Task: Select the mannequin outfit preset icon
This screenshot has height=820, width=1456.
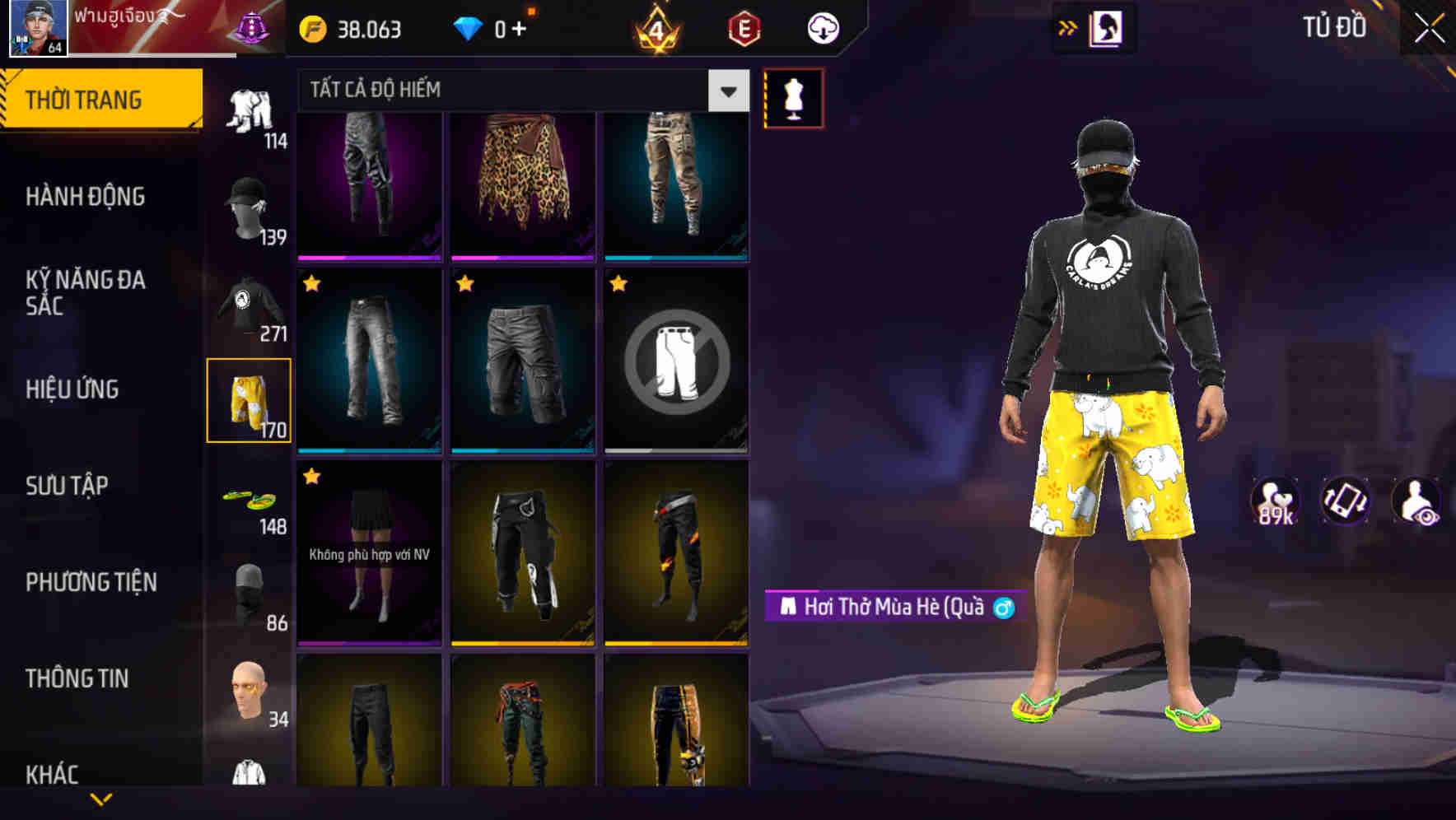Action: pyautogui.click(x=793, y=97)
